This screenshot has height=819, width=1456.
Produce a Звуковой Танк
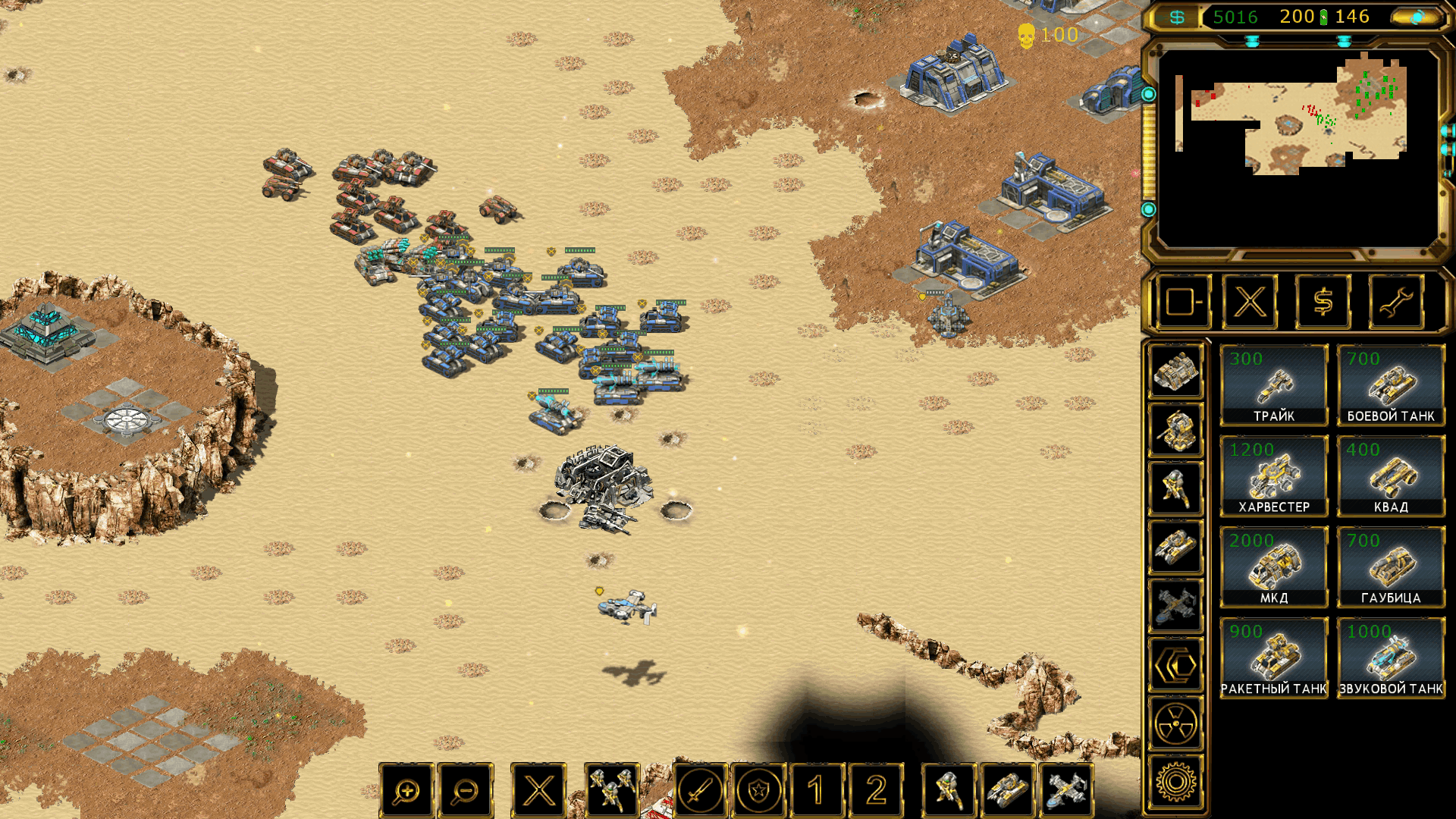pyautogui.click(x=1390, y=658)
